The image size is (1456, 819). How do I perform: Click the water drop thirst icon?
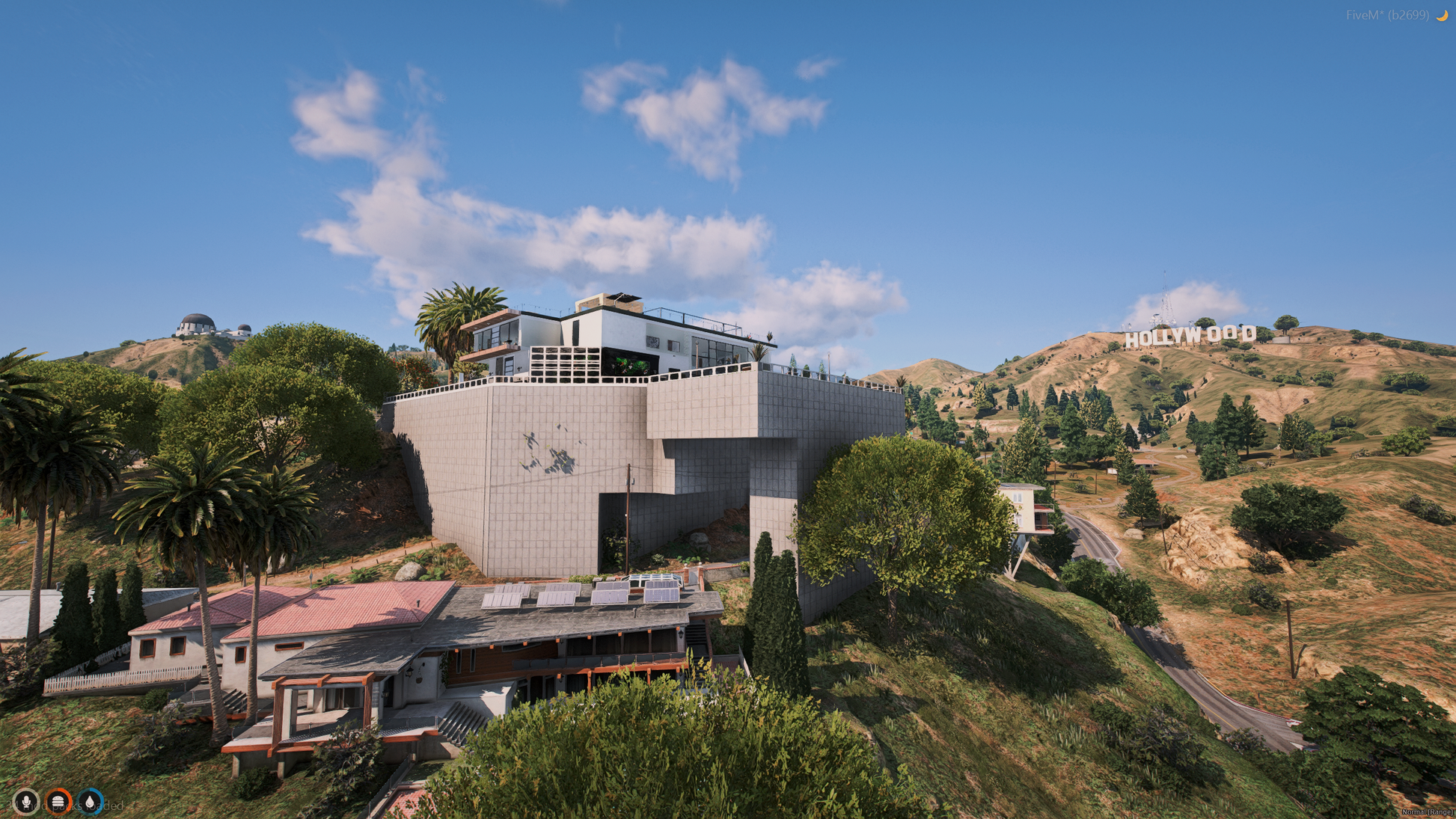[91, 802]
